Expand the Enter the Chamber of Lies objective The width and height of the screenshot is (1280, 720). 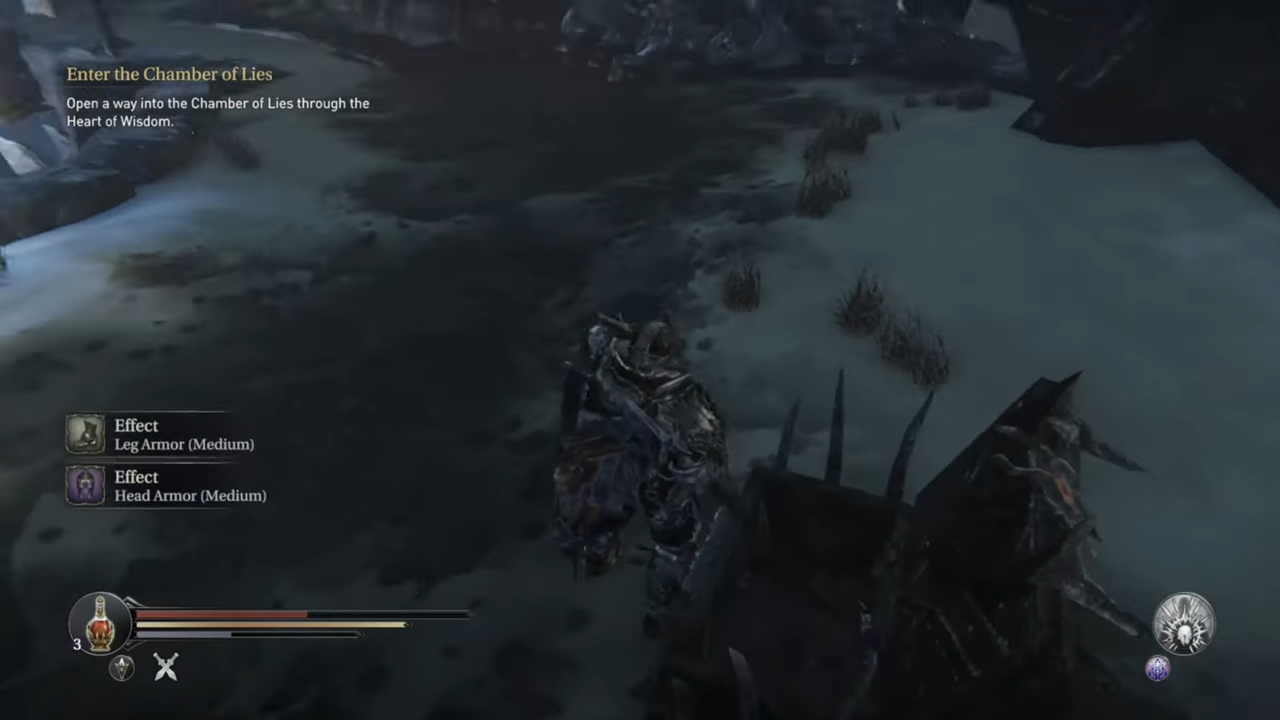(169, 74)
